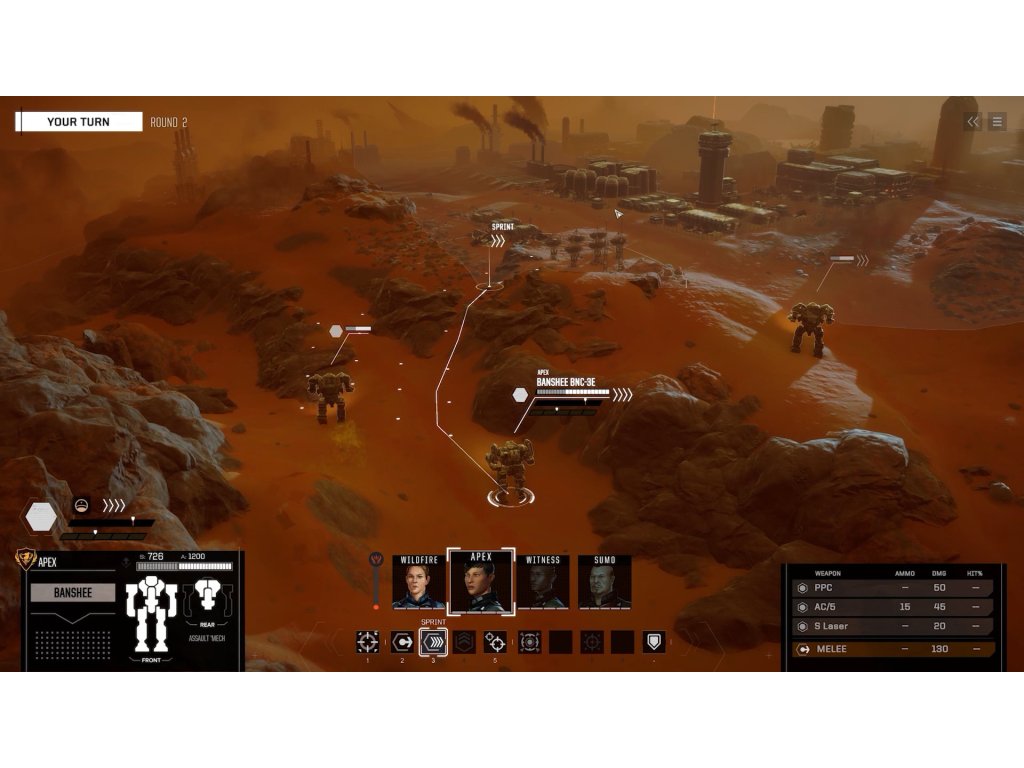The image size is (1024, 768).
Task: Select the Wildfire pilot portrait
Action: click(419, 585)
